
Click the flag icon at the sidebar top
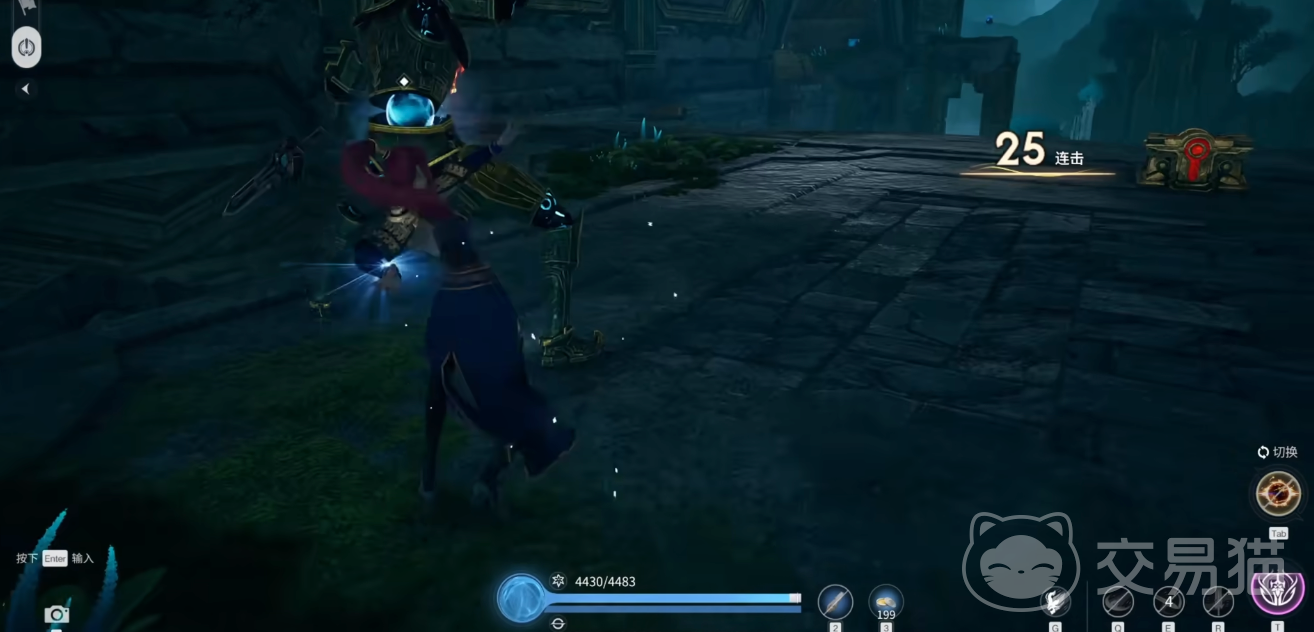(x=26, y=8)
